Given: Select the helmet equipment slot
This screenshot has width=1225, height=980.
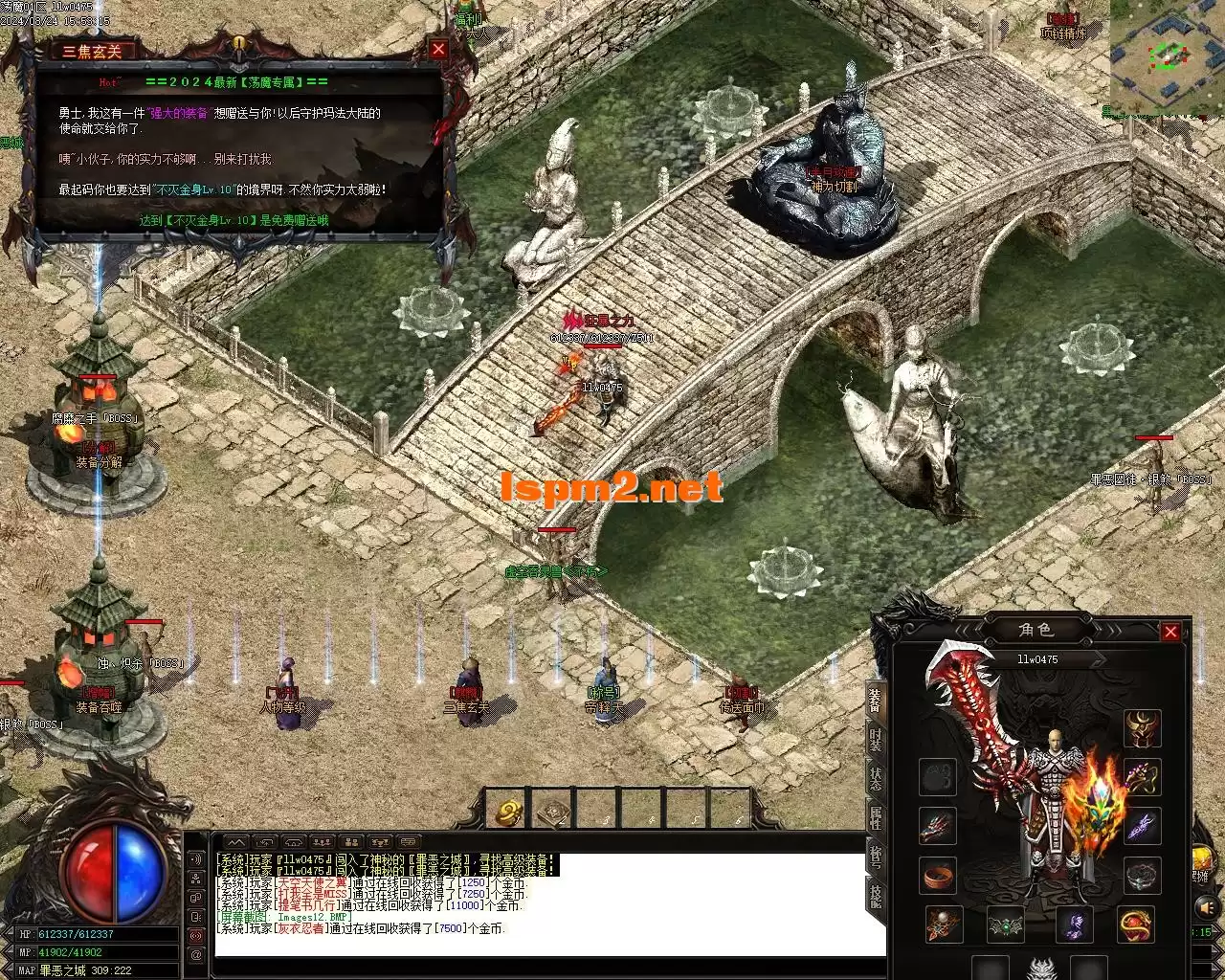Looking at the screenshot, I should coord(1142,728).
